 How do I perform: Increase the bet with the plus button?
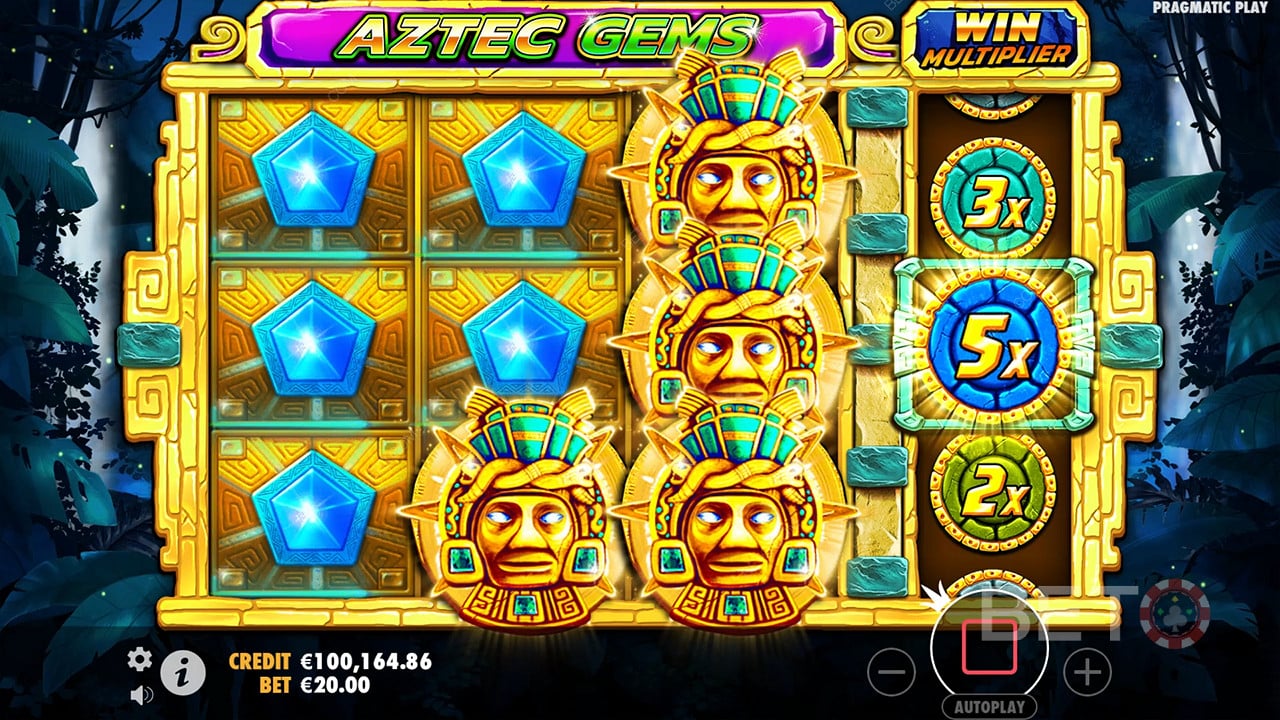[1087, 671]
